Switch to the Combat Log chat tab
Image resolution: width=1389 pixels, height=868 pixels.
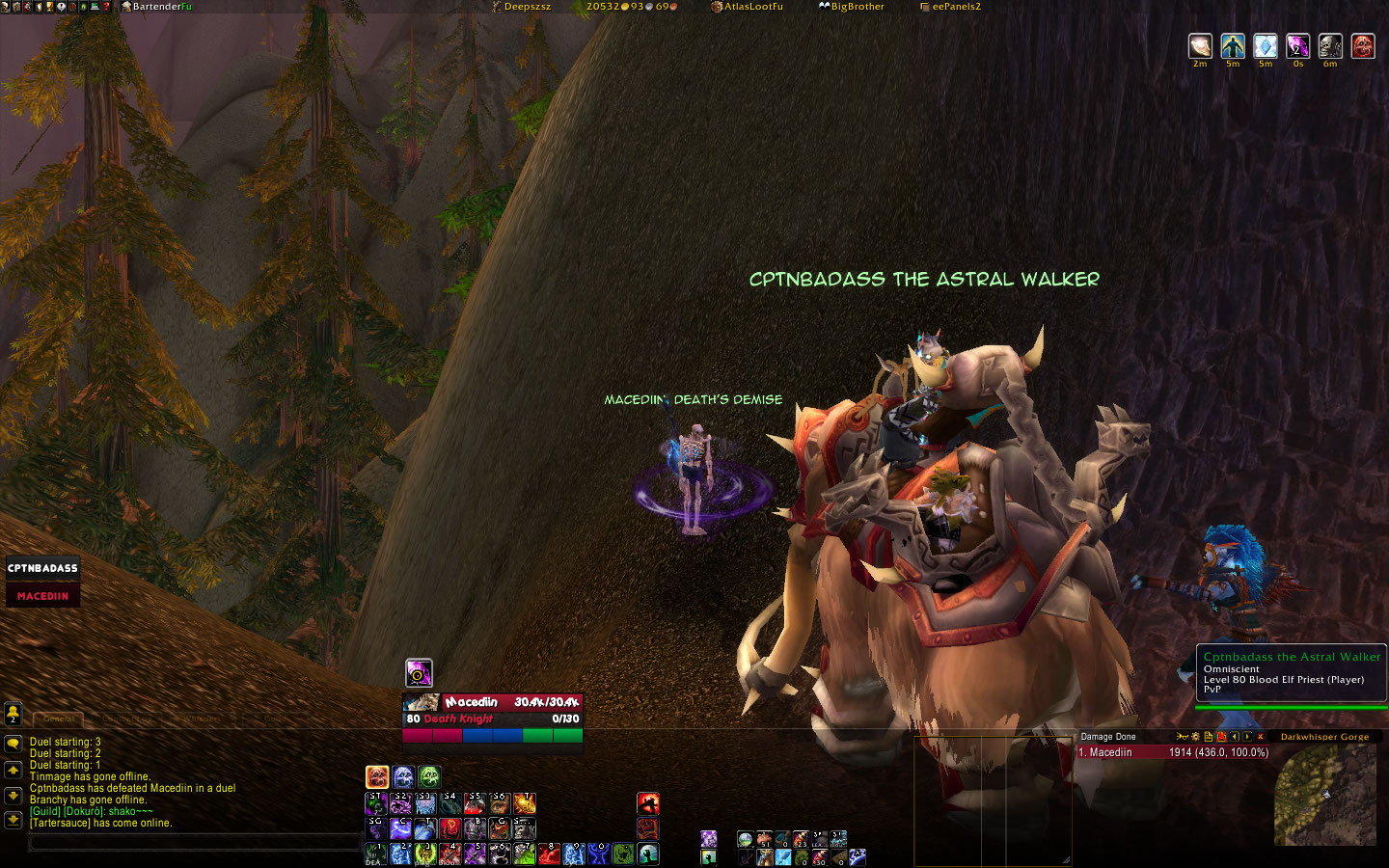point(129,719)
